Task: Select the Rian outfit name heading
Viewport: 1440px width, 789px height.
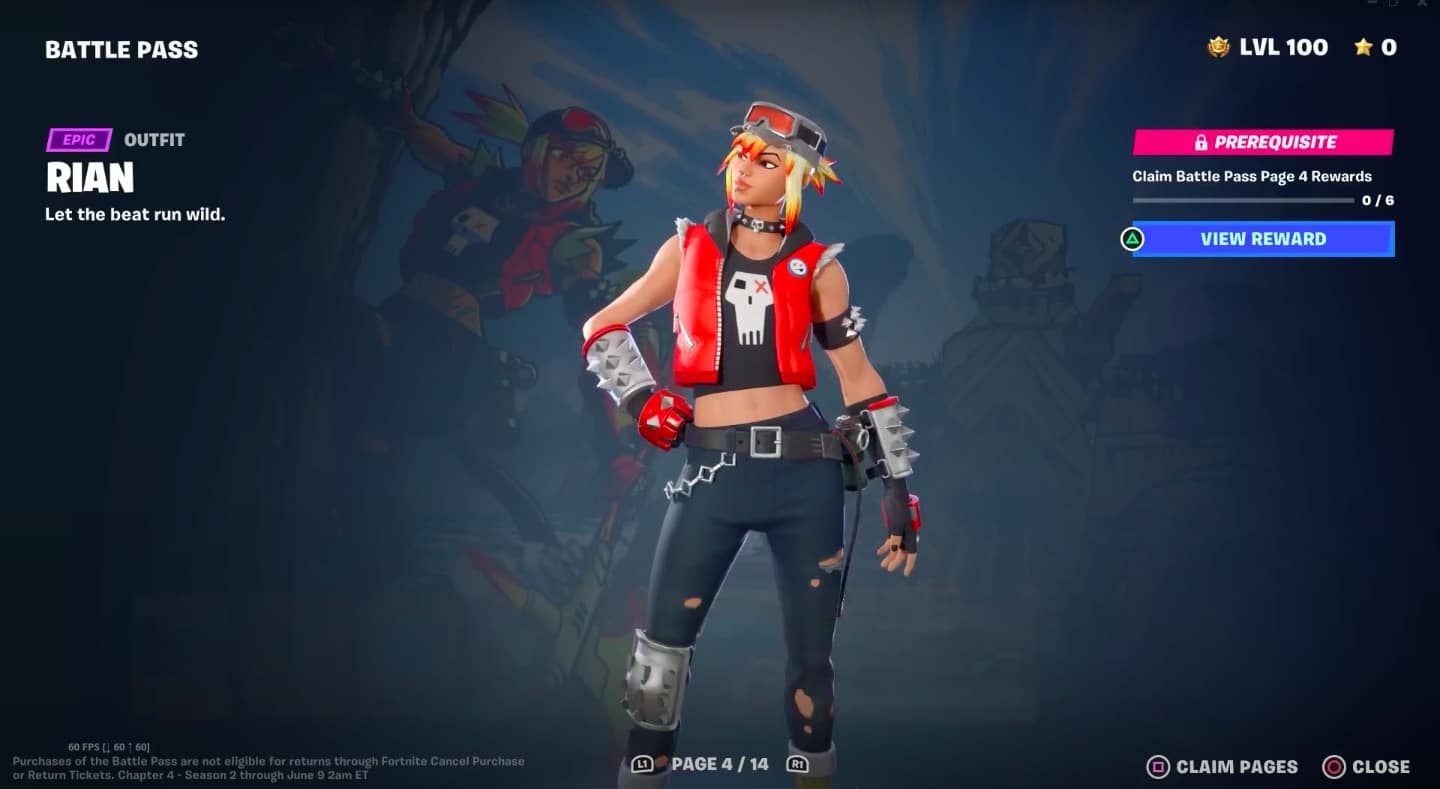Action: coord(88,178)
